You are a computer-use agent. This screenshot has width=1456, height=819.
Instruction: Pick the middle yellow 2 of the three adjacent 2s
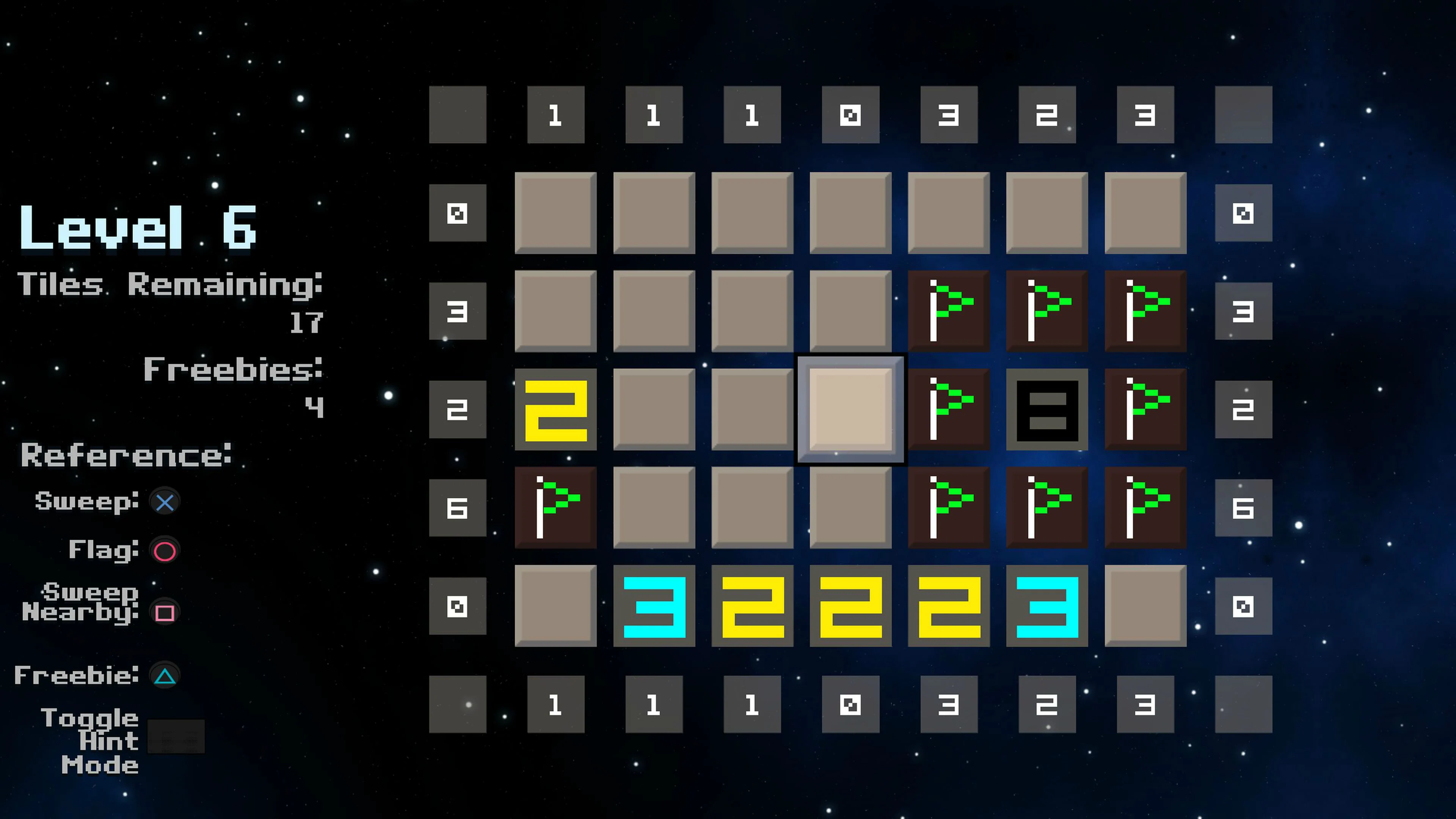(850, 606)
